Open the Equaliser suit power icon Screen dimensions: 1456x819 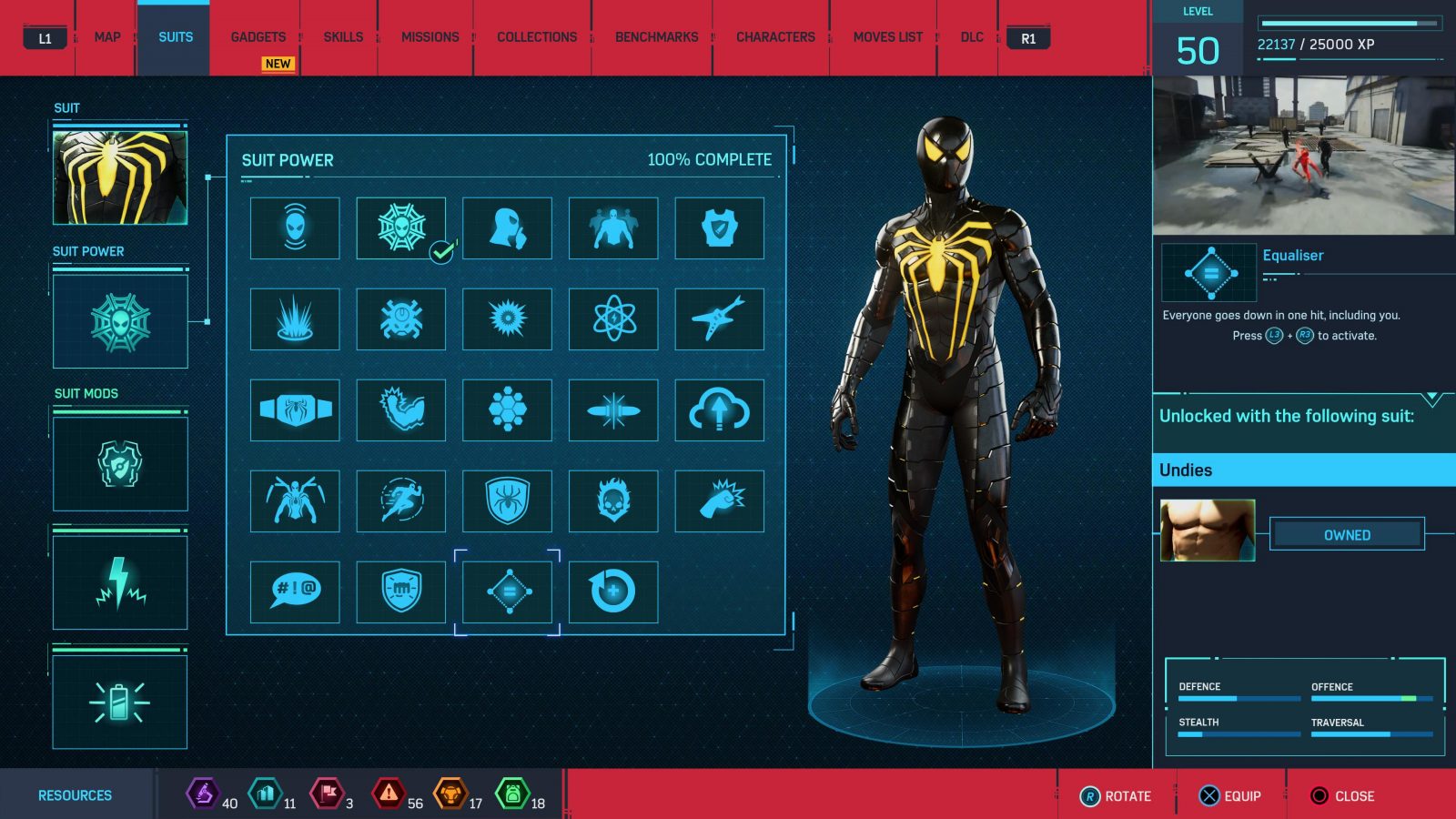point(507,591)
